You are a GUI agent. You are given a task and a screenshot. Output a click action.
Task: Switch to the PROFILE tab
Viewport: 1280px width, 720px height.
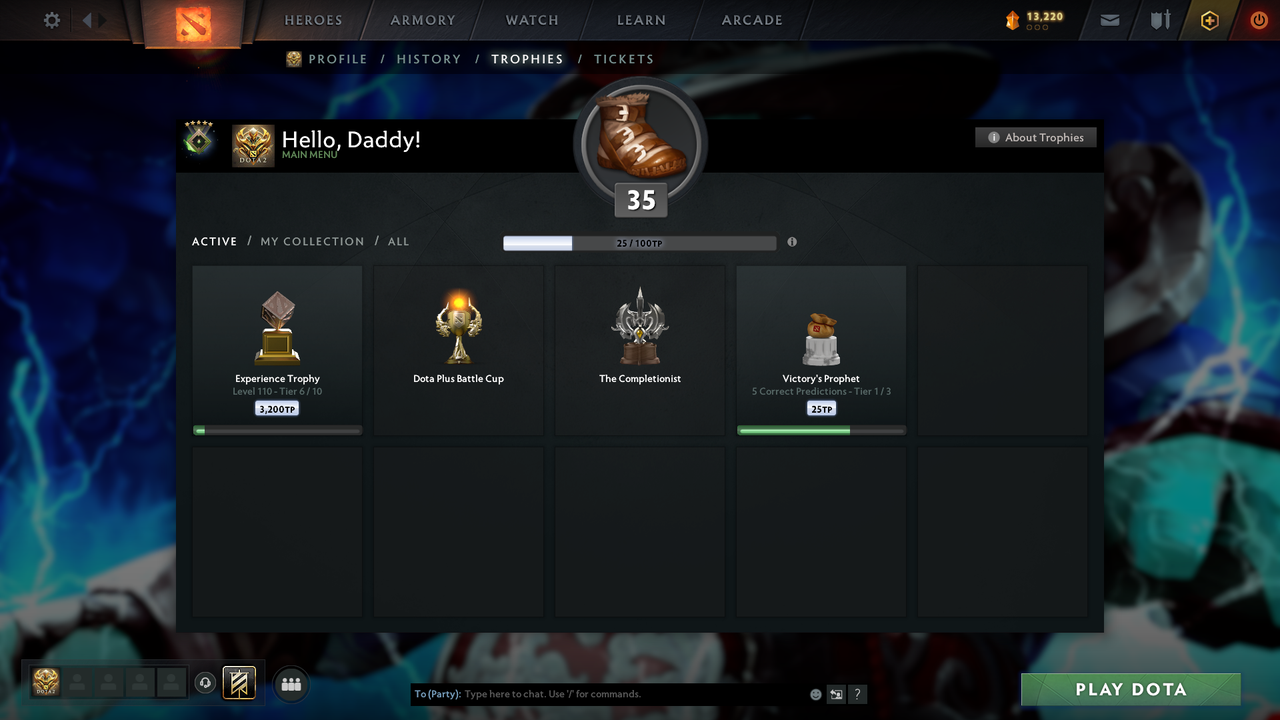tap(337, 59)
